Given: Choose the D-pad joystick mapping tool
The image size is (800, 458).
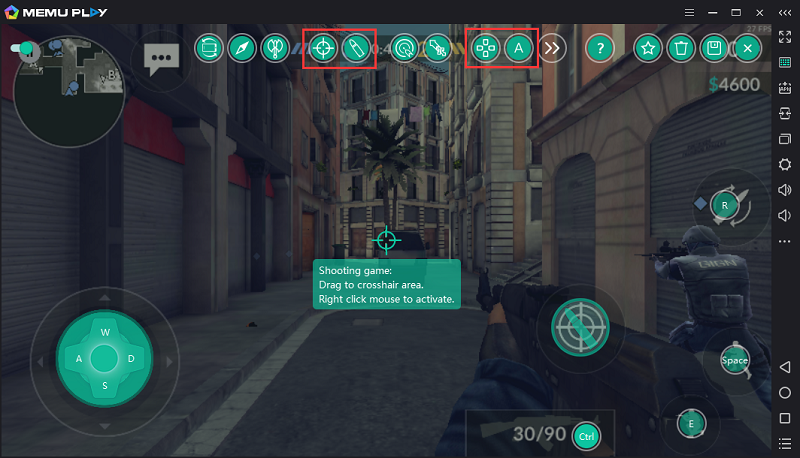Looking at the screenshot, I should click(x=485, y=47).
